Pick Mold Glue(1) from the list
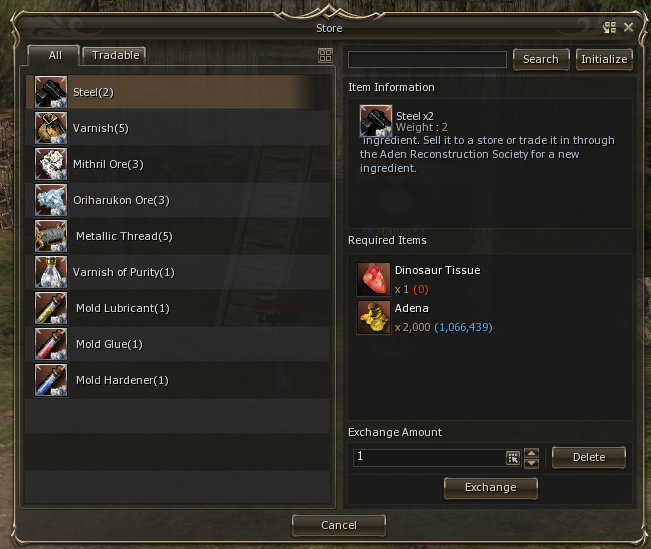The height and width of the screenshot is (549, 651). tap(178, 344)
